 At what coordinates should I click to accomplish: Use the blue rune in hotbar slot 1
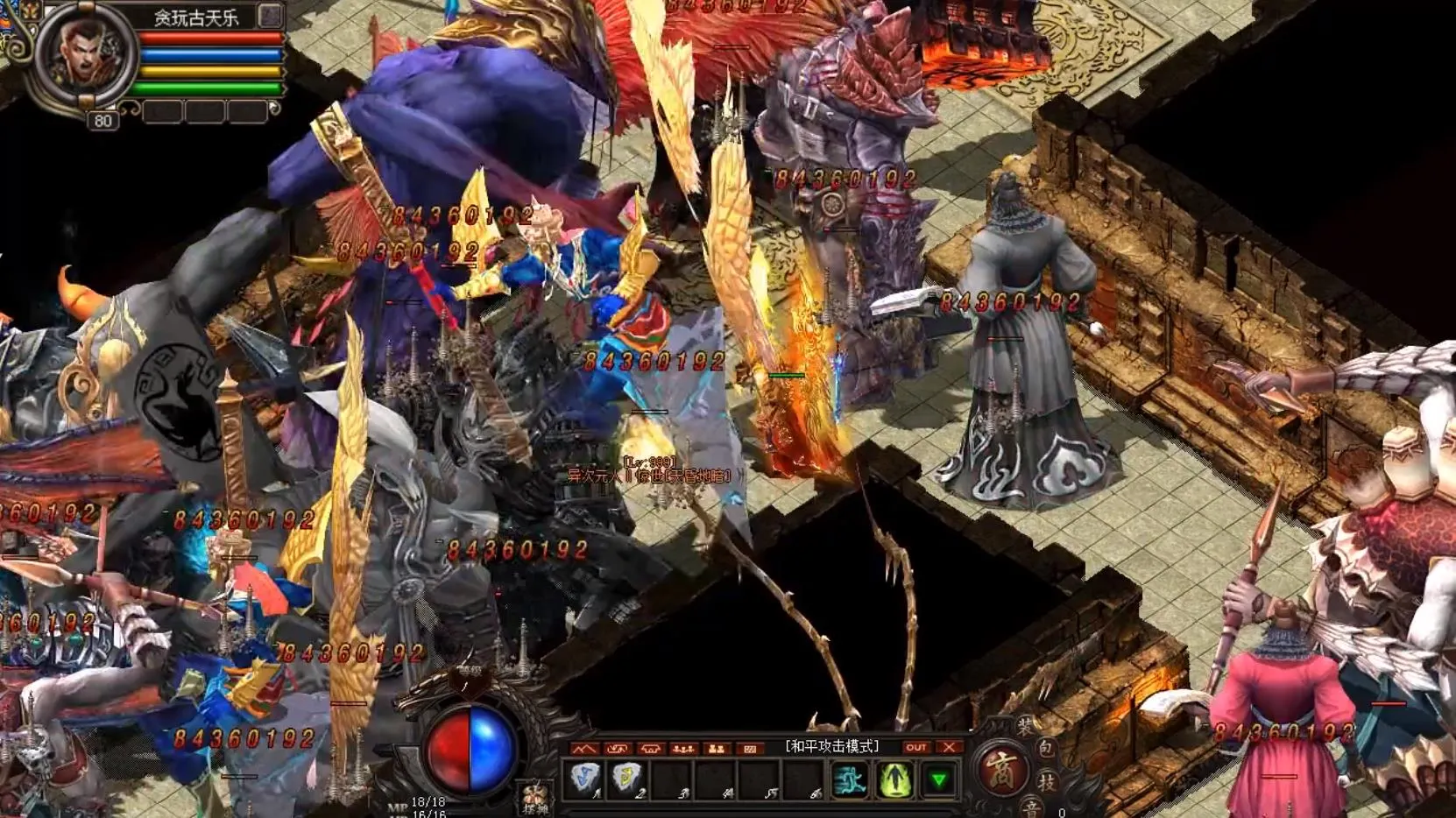[585, 779]
